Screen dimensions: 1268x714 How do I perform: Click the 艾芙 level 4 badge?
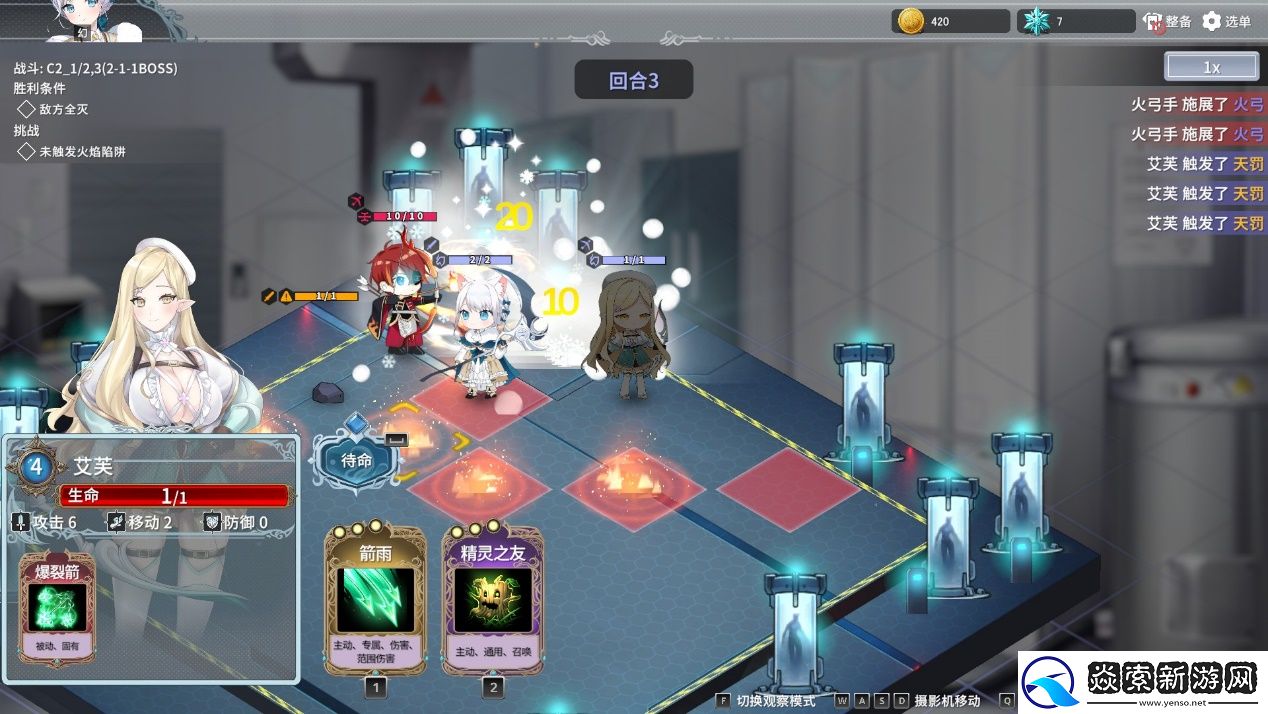click(36, 466)
